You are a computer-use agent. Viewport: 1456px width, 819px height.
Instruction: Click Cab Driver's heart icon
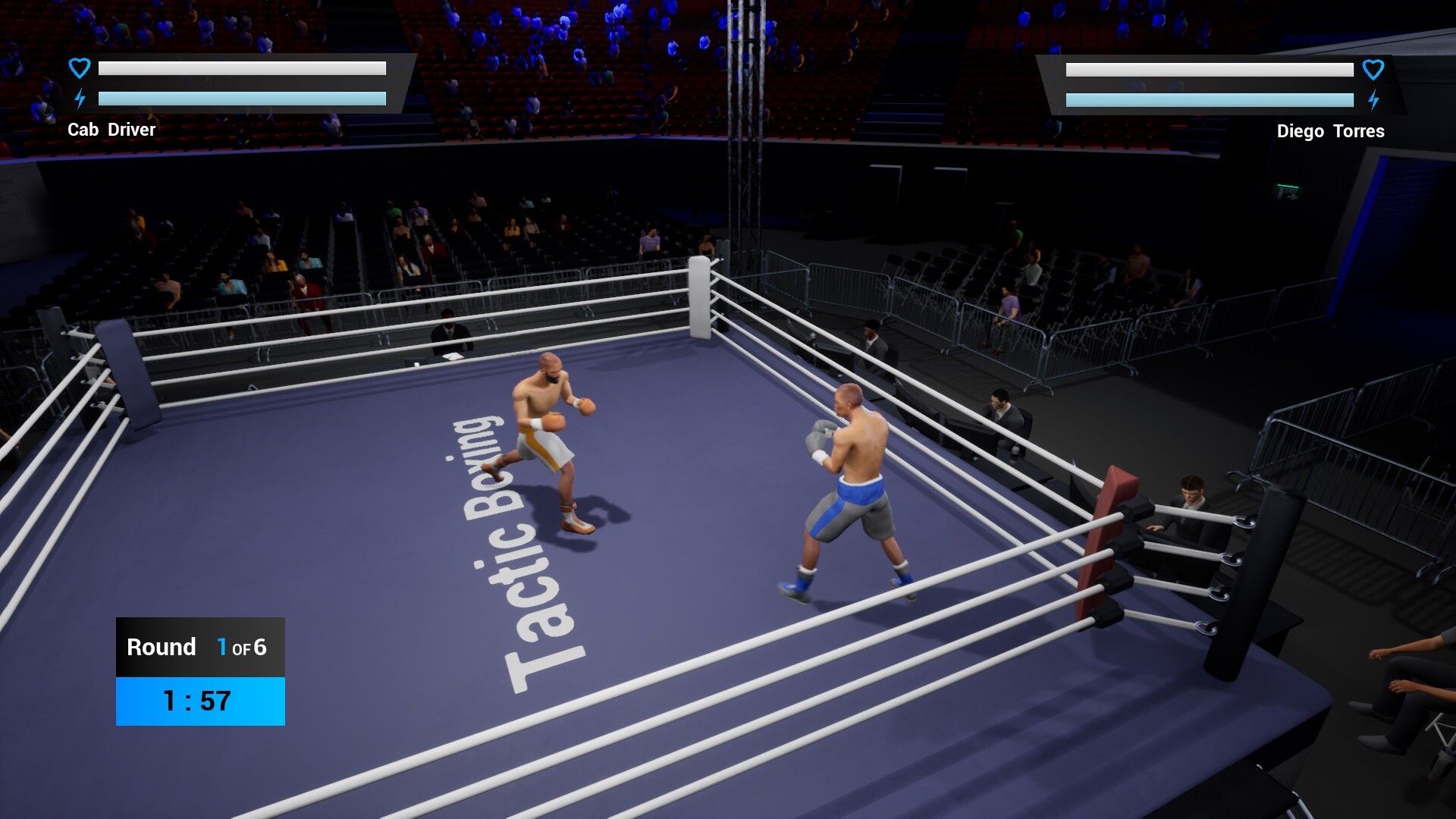coord(78,67)
